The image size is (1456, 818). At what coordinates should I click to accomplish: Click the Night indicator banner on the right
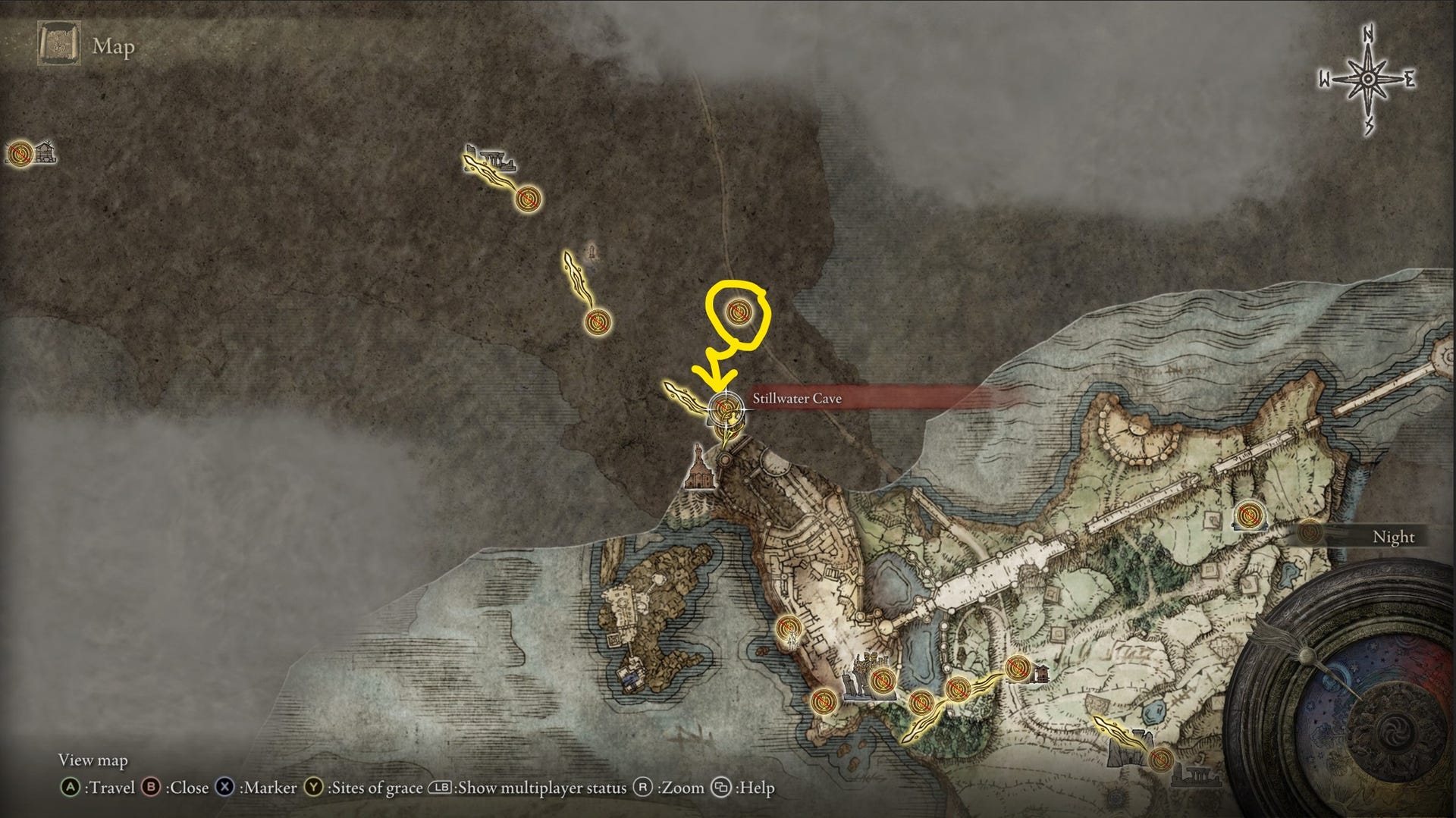pos(1393,537)
